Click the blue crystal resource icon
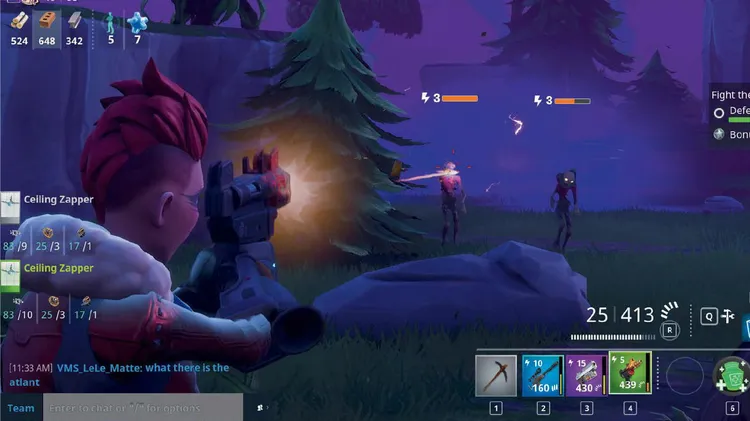Screen dimensions: 750x421 pyautogui.click(x=137, y=23)
